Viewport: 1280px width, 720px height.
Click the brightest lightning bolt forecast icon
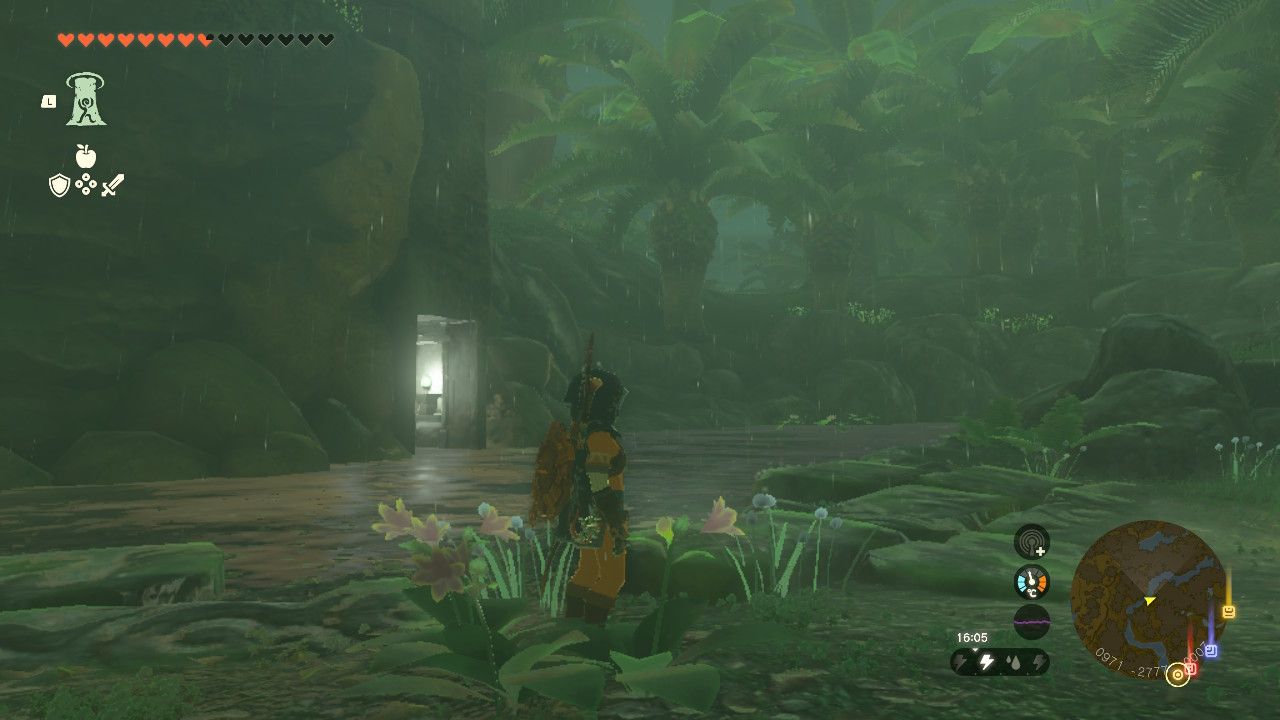(x=986, y=661)
